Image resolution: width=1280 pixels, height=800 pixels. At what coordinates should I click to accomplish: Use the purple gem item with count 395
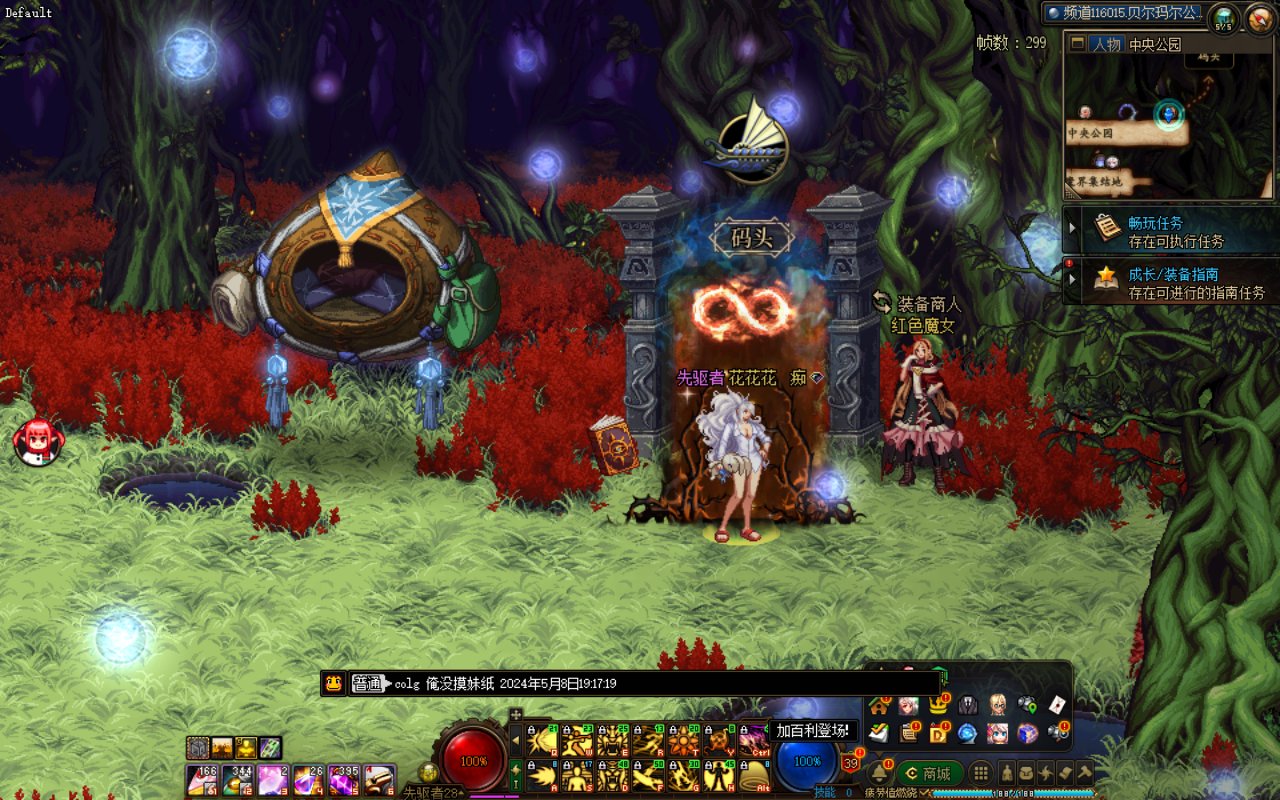[x=344, y=779]
